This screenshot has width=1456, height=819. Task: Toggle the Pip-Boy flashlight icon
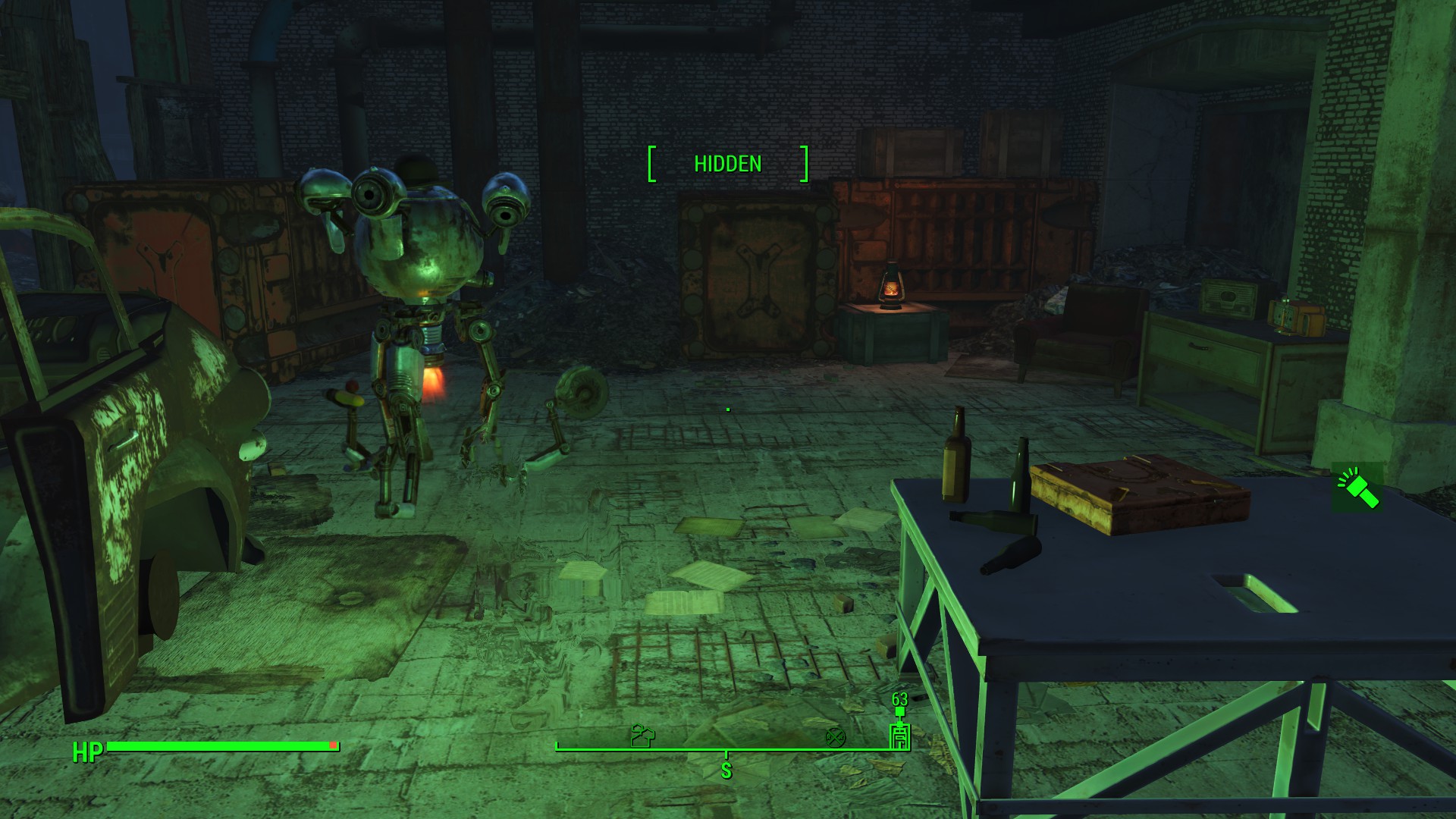coord(1357,488)
